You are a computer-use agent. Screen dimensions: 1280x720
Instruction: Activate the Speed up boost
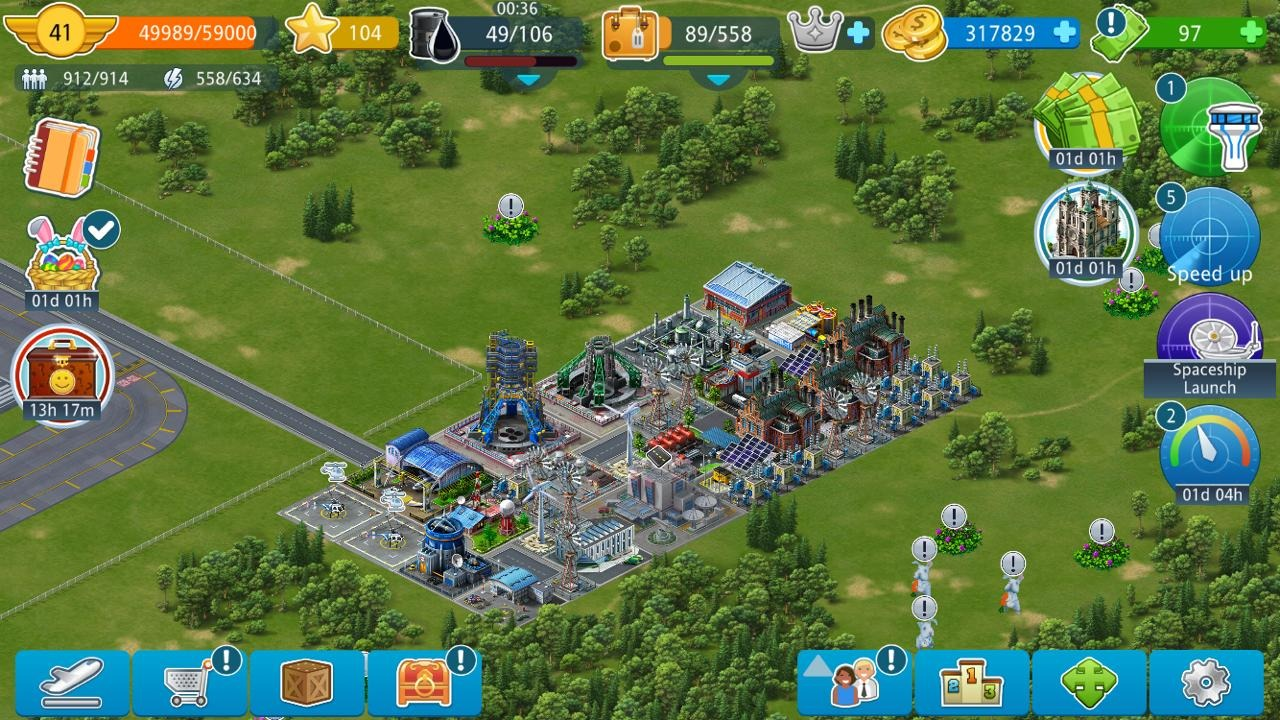click(1210, 238)
